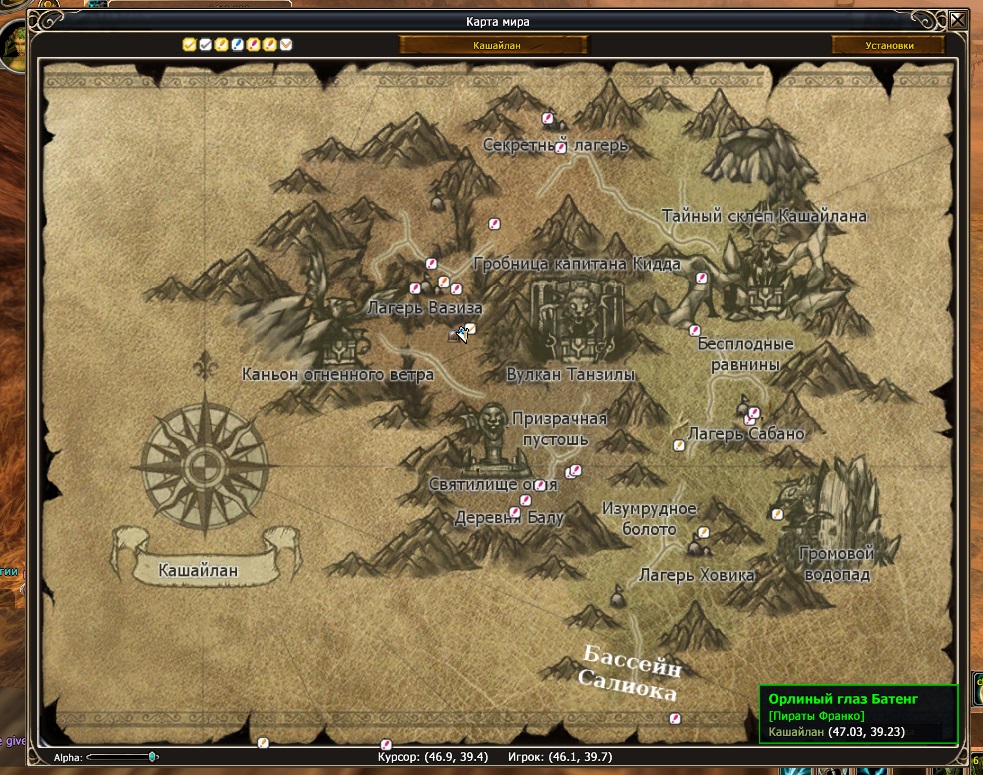This screenshot has width=983, height=775.
Task: Open the Кашайлан region dropdown
Action: (495, 45)
